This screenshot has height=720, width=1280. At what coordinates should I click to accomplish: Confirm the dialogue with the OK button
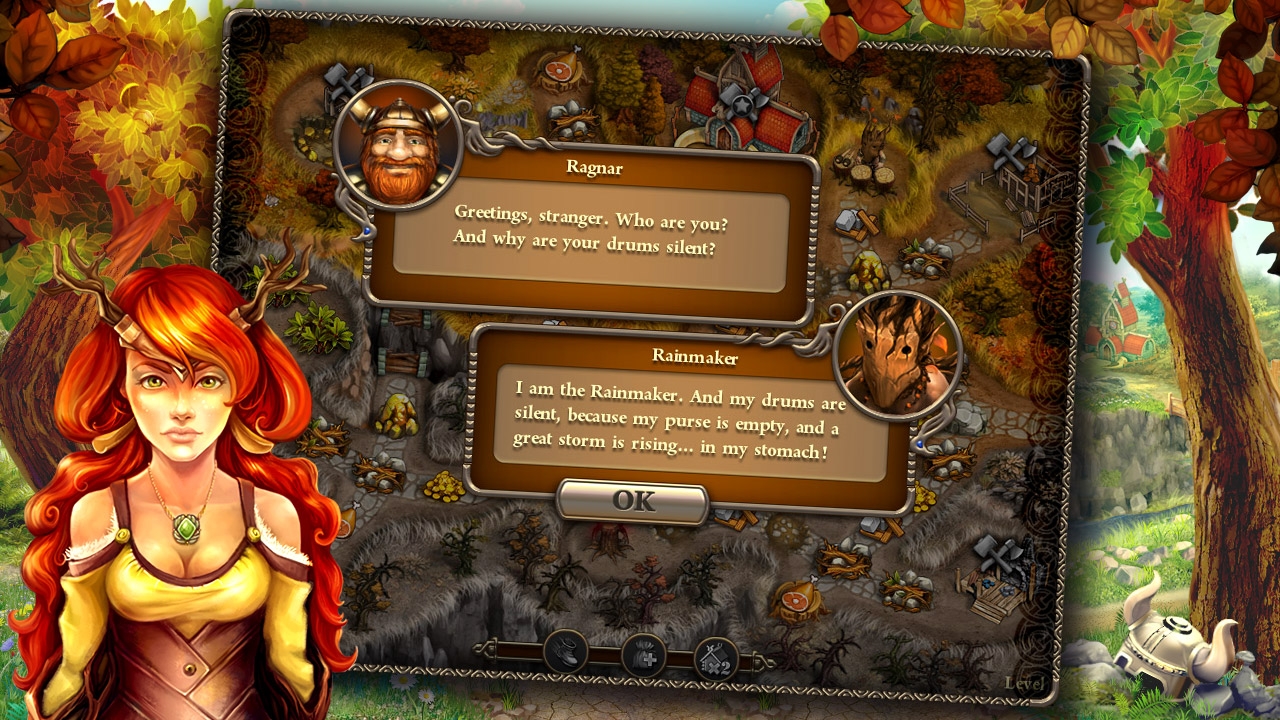point(633,501)
